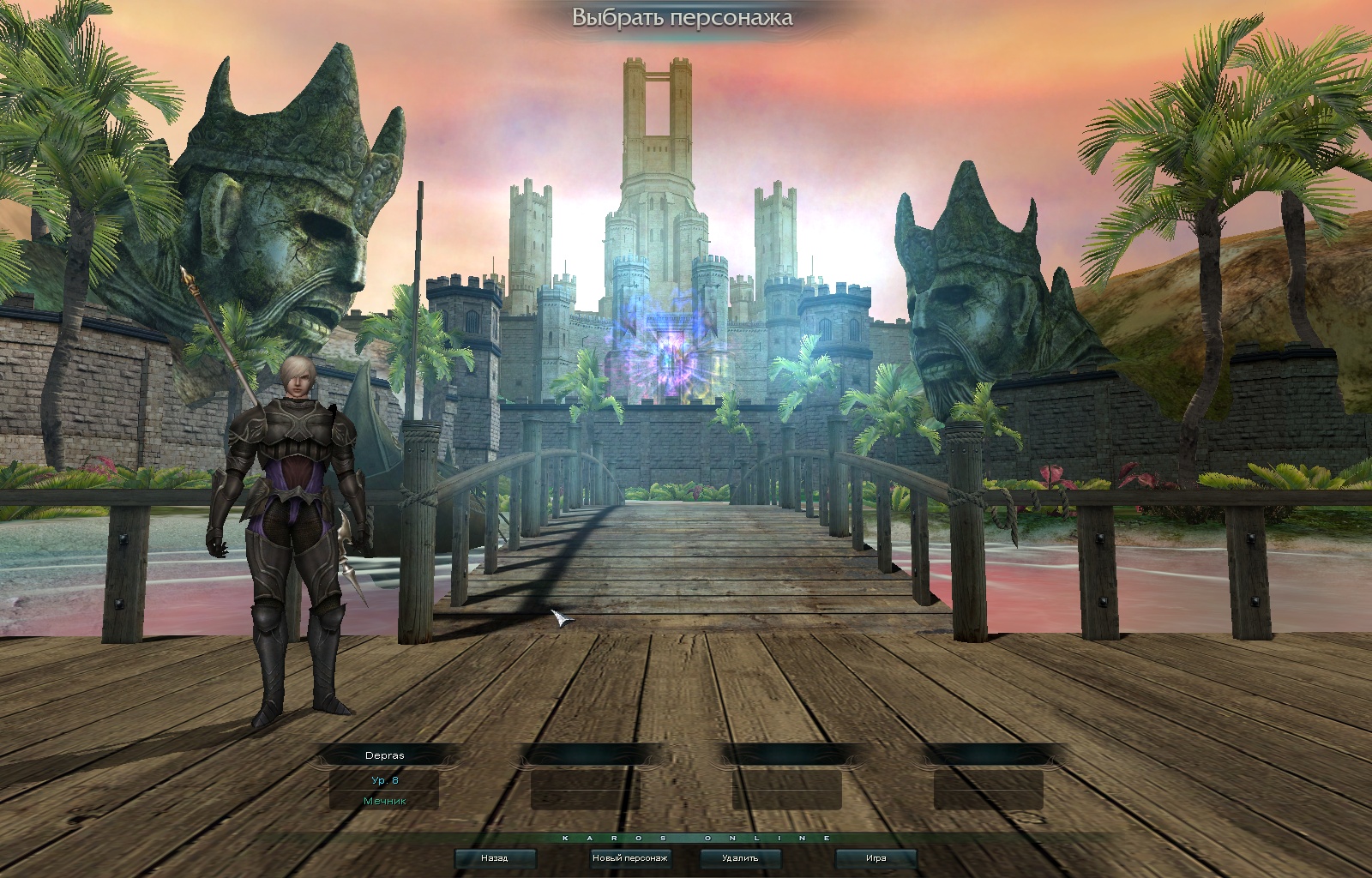
Task: Start the game with Игра button
Action: [x=876, y=857]
